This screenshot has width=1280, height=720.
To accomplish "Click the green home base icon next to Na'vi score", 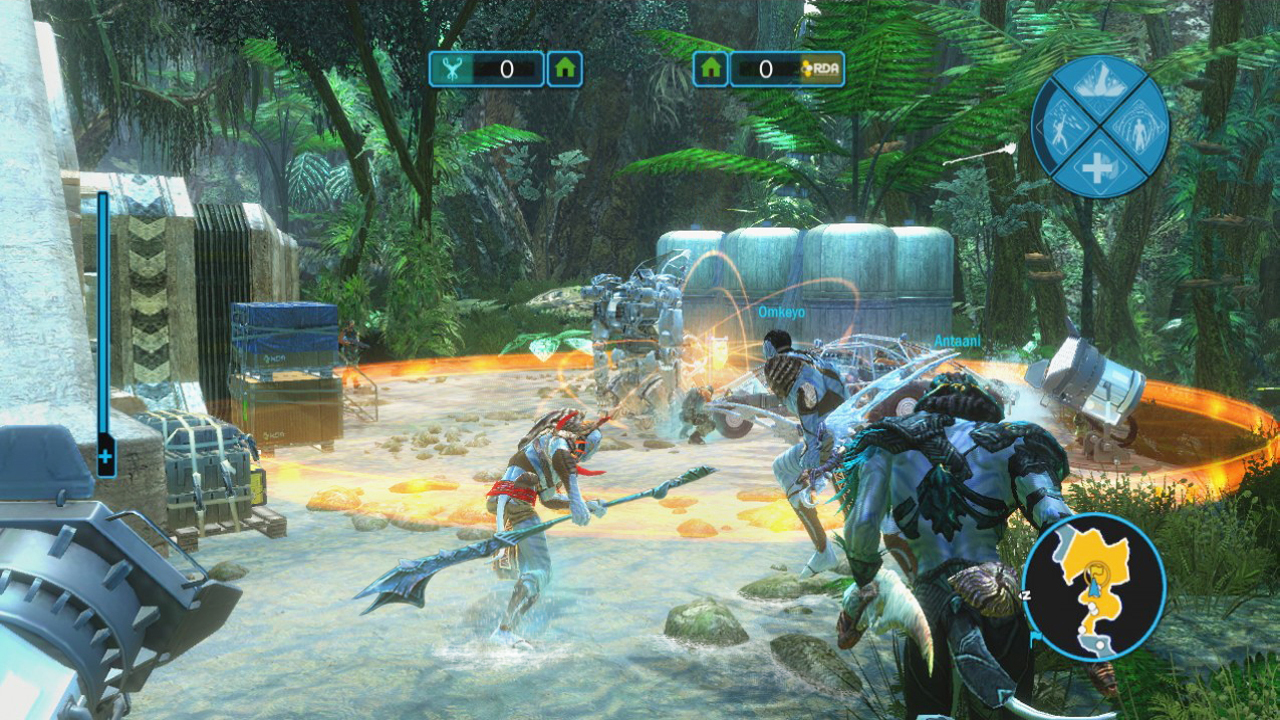I will (x=563, y=68).
